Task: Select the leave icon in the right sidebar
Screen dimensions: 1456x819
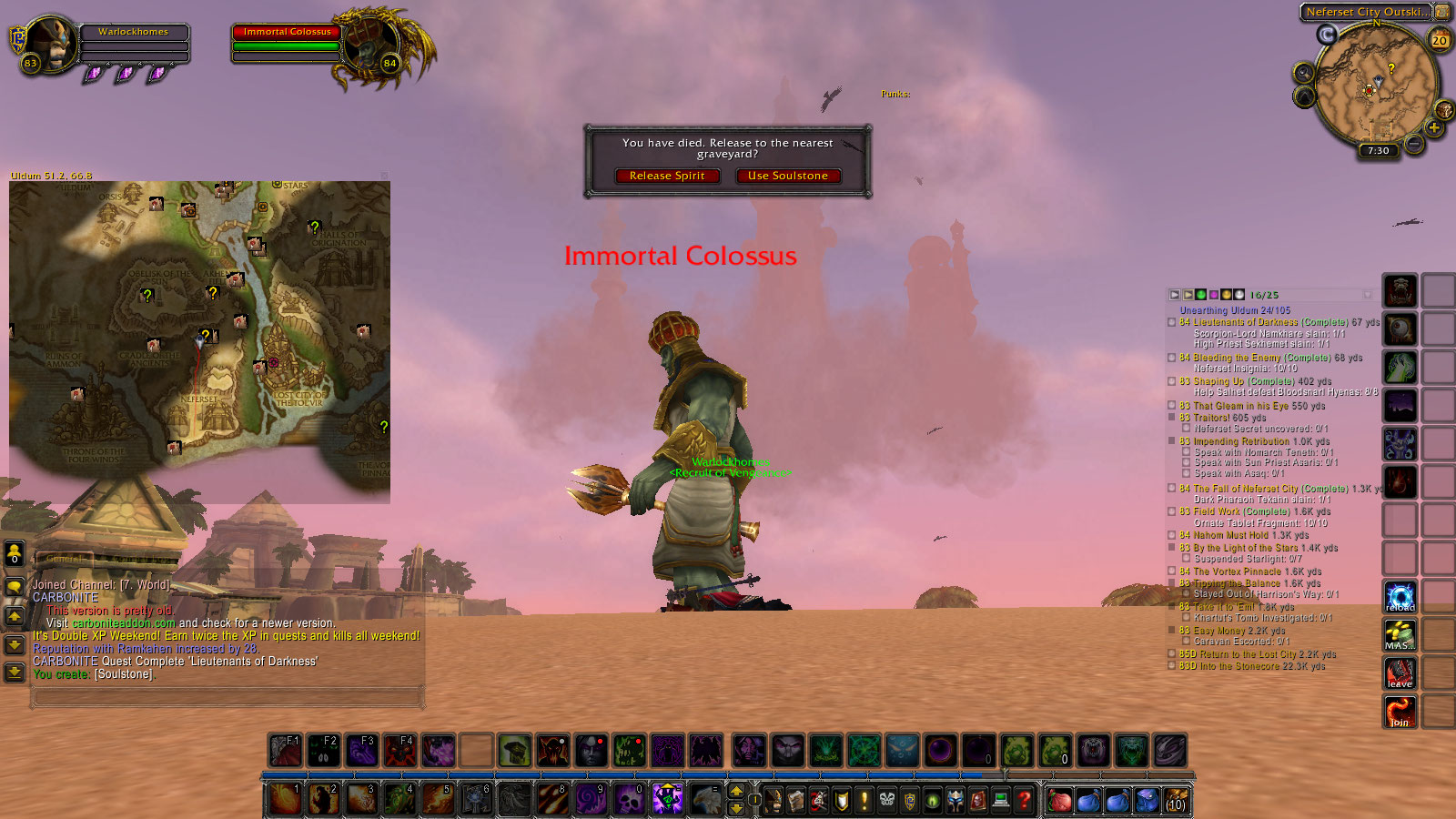Action: coord(1399,673)
